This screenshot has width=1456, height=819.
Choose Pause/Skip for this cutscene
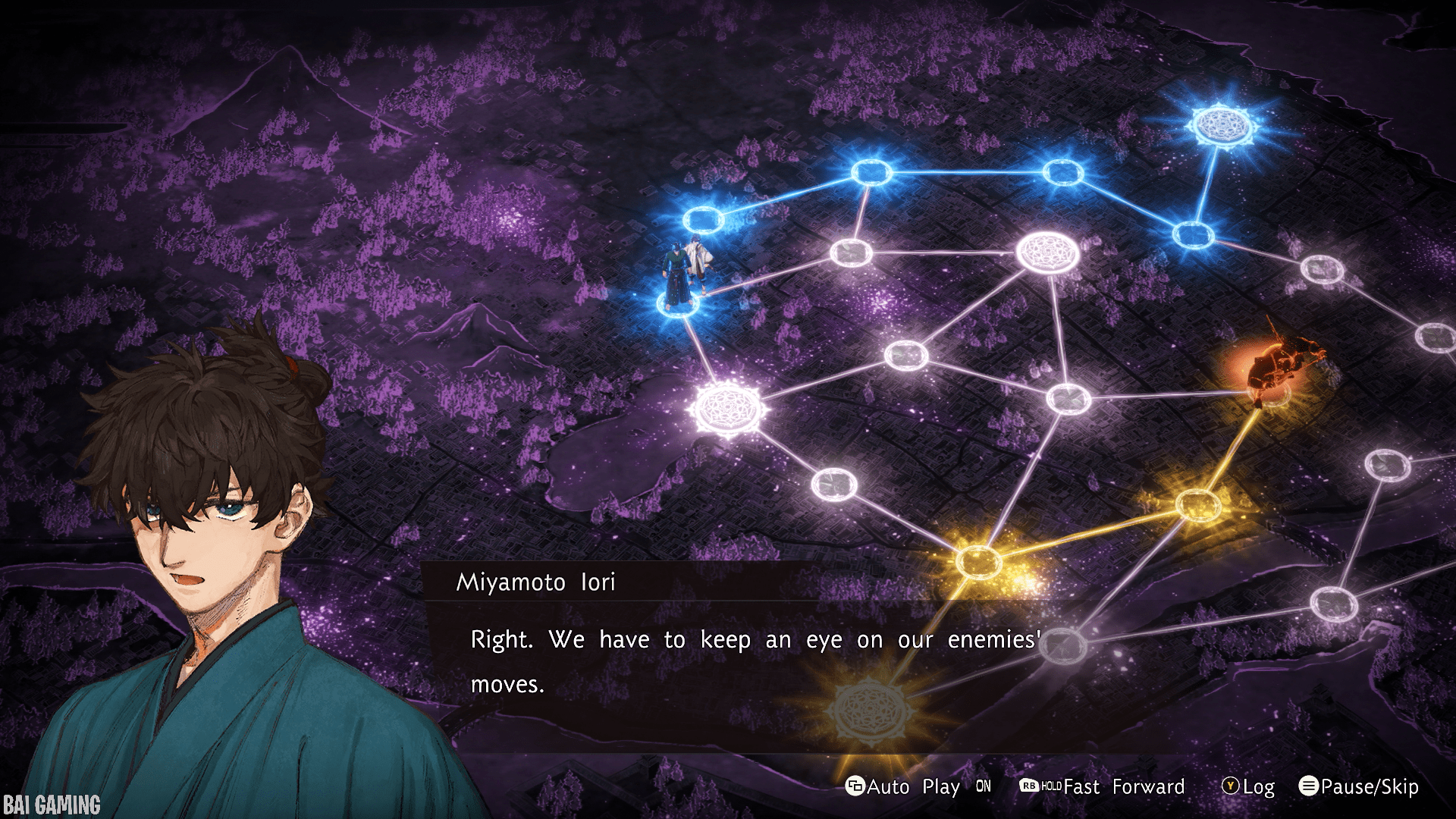[1359, 786]
